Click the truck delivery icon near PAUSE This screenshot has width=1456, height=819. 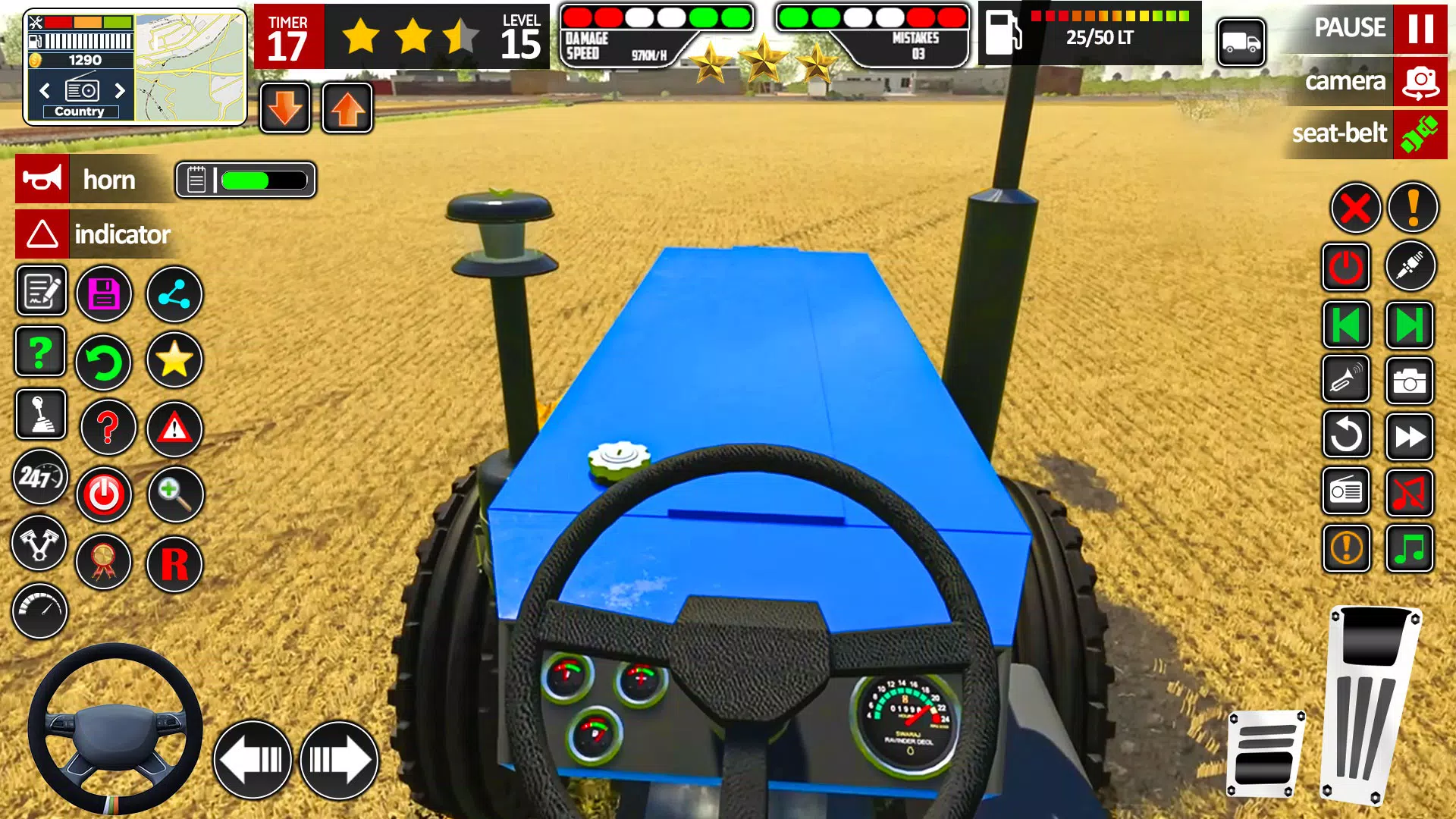tap(1241, 43)
